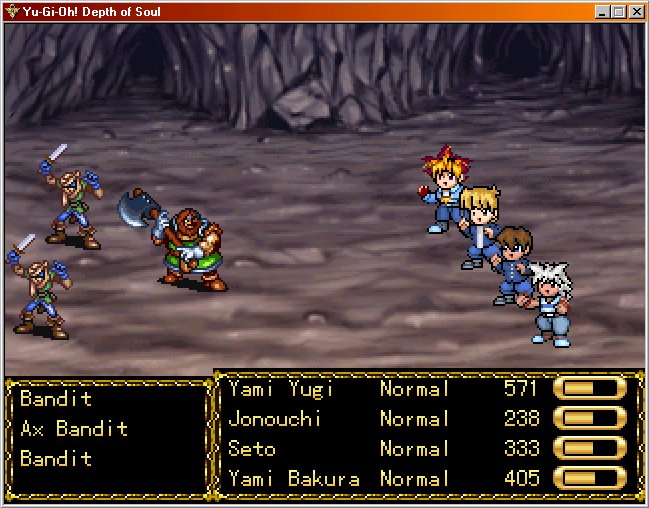This screenshot has width=649, height=508.
Task: Select Jonouchi in the party list
Action: tap(275, 419)
